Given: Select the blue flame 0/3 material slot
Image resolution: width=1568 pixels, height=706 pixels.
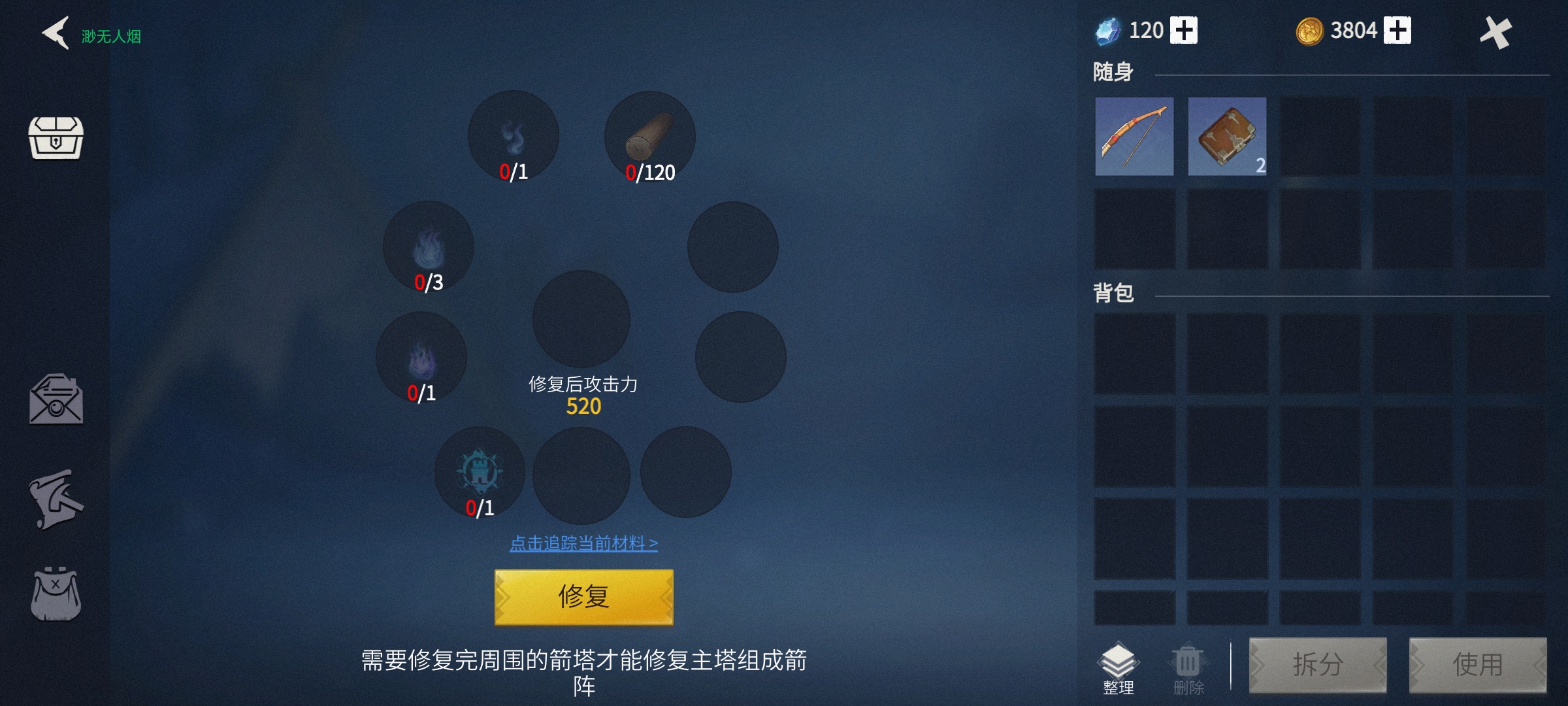Looking at the screenshot, I should click(428, 247).
